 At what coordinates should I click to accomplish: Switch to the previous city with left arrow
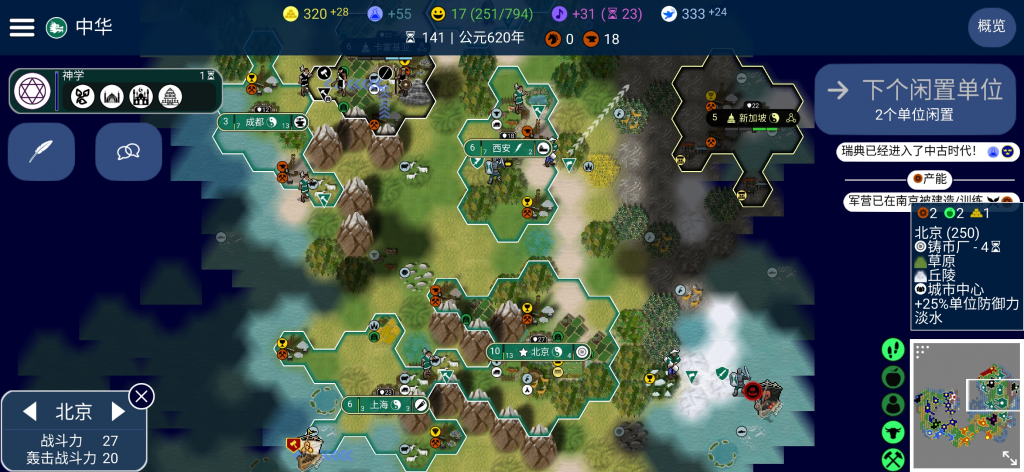30,411
